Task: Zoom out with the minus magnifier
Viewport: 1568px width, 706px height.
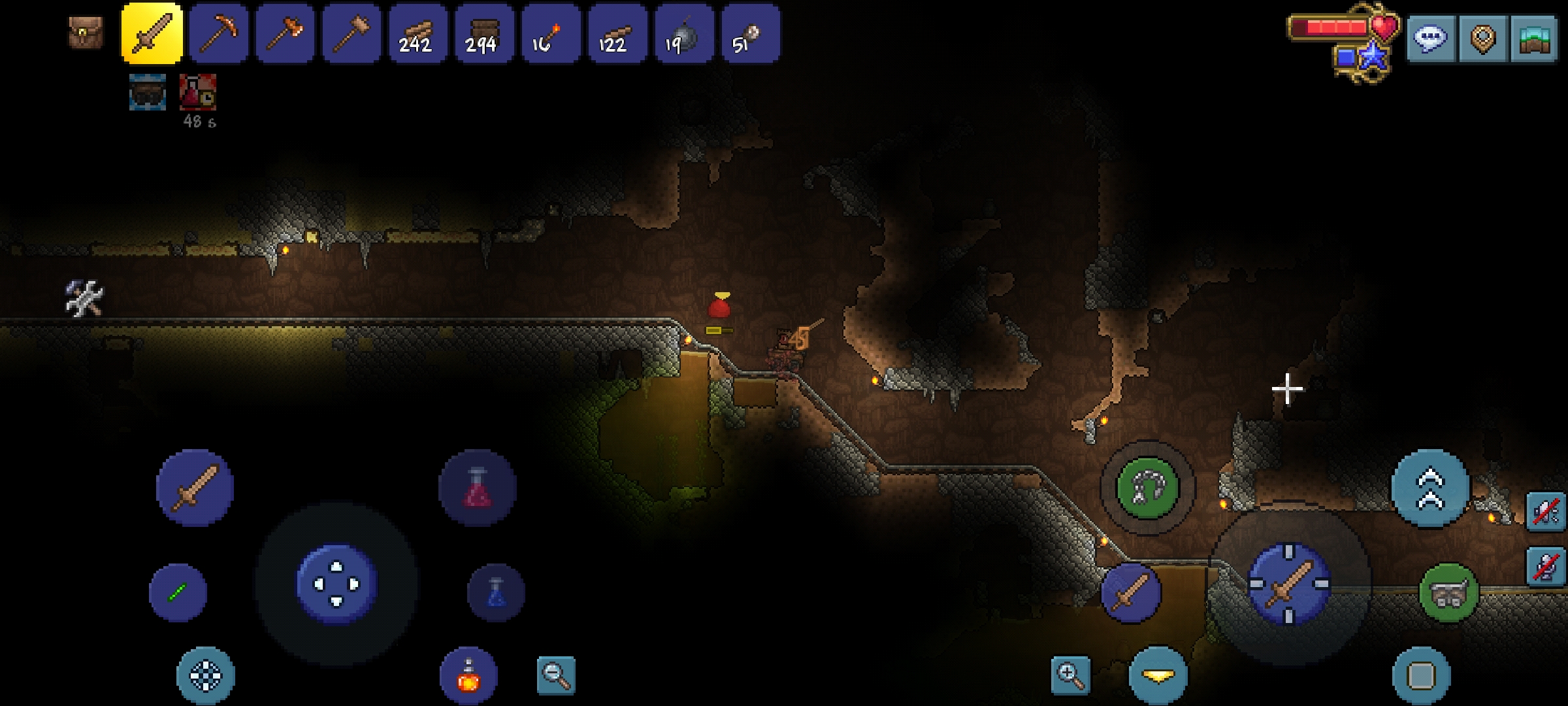Action: coord(556,675)
